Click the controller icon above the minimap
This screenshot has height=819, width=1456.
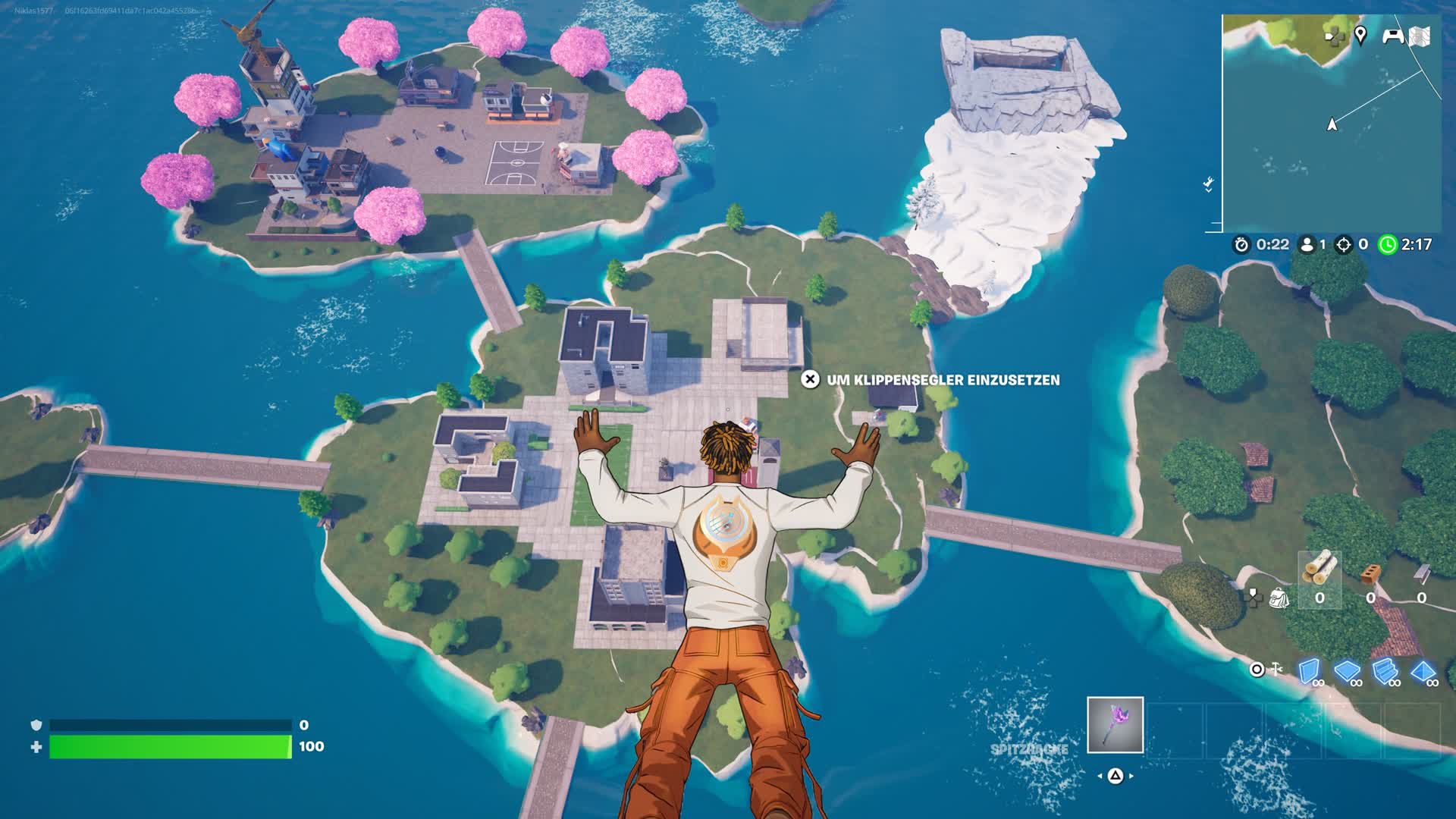click(x=1394, y=35)
